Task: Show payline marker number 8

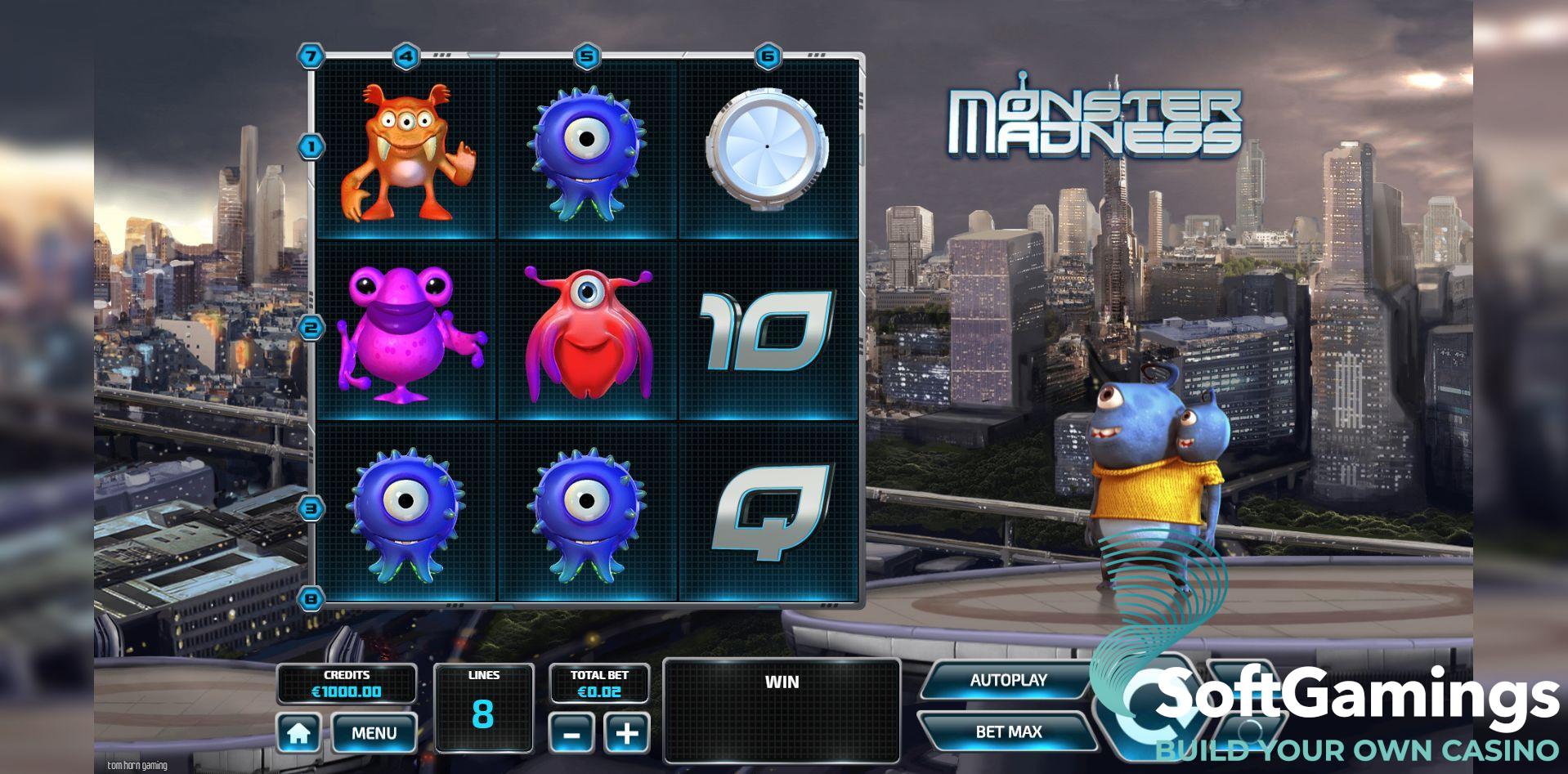Action: [x=311, y=598]
